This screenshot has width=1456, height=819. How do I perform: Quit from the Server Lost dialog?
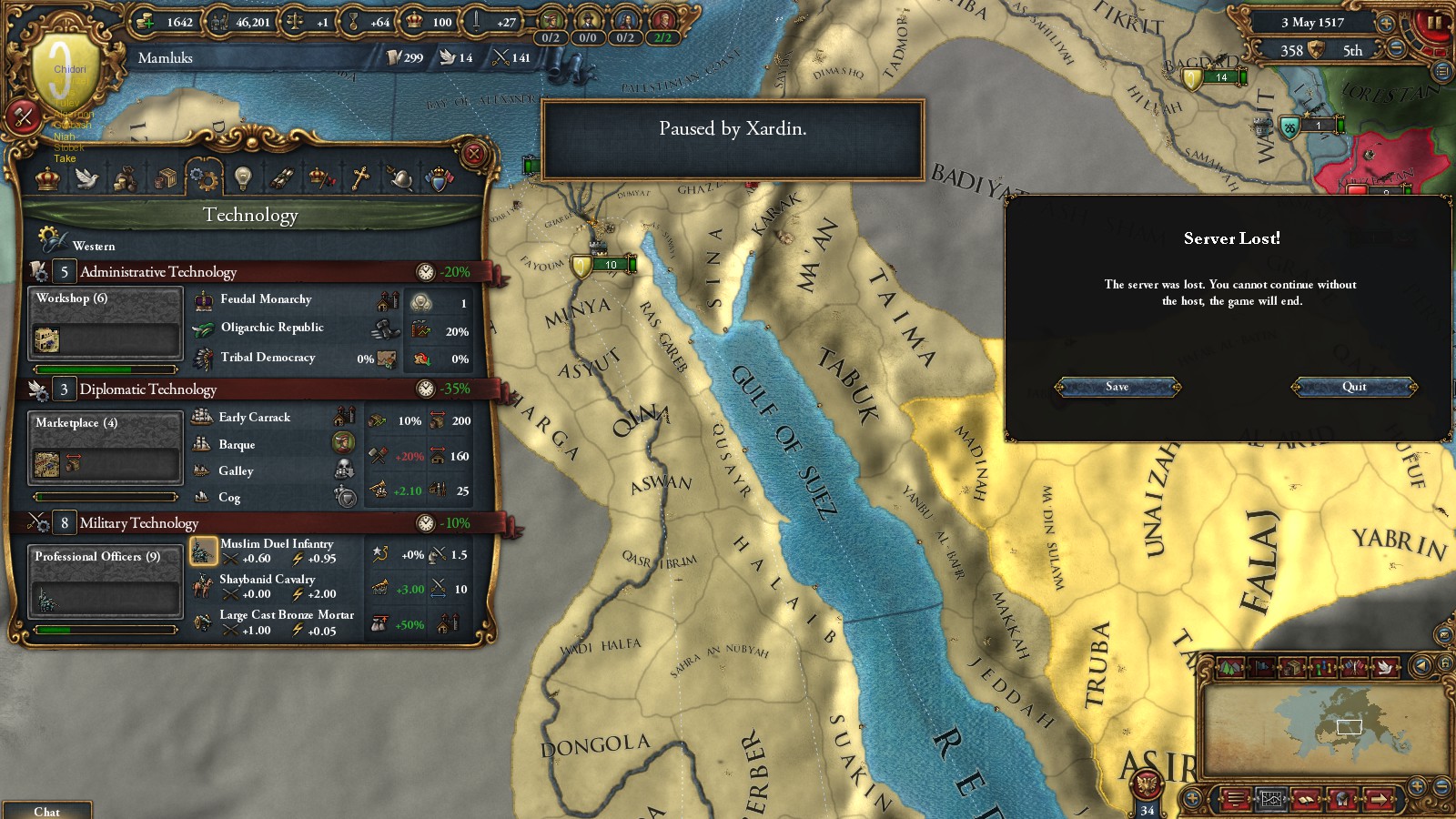[1354, 387]
